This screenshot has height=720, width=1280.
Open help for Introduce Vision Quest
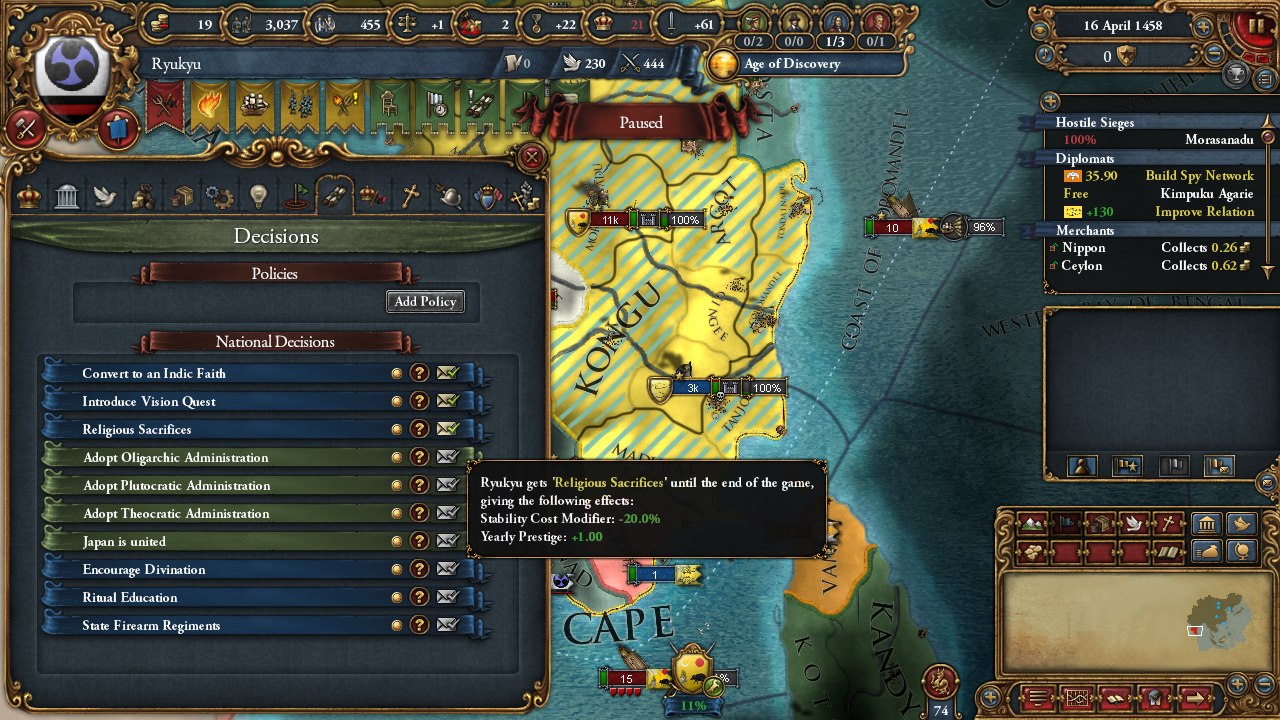(x=420, y=401)
